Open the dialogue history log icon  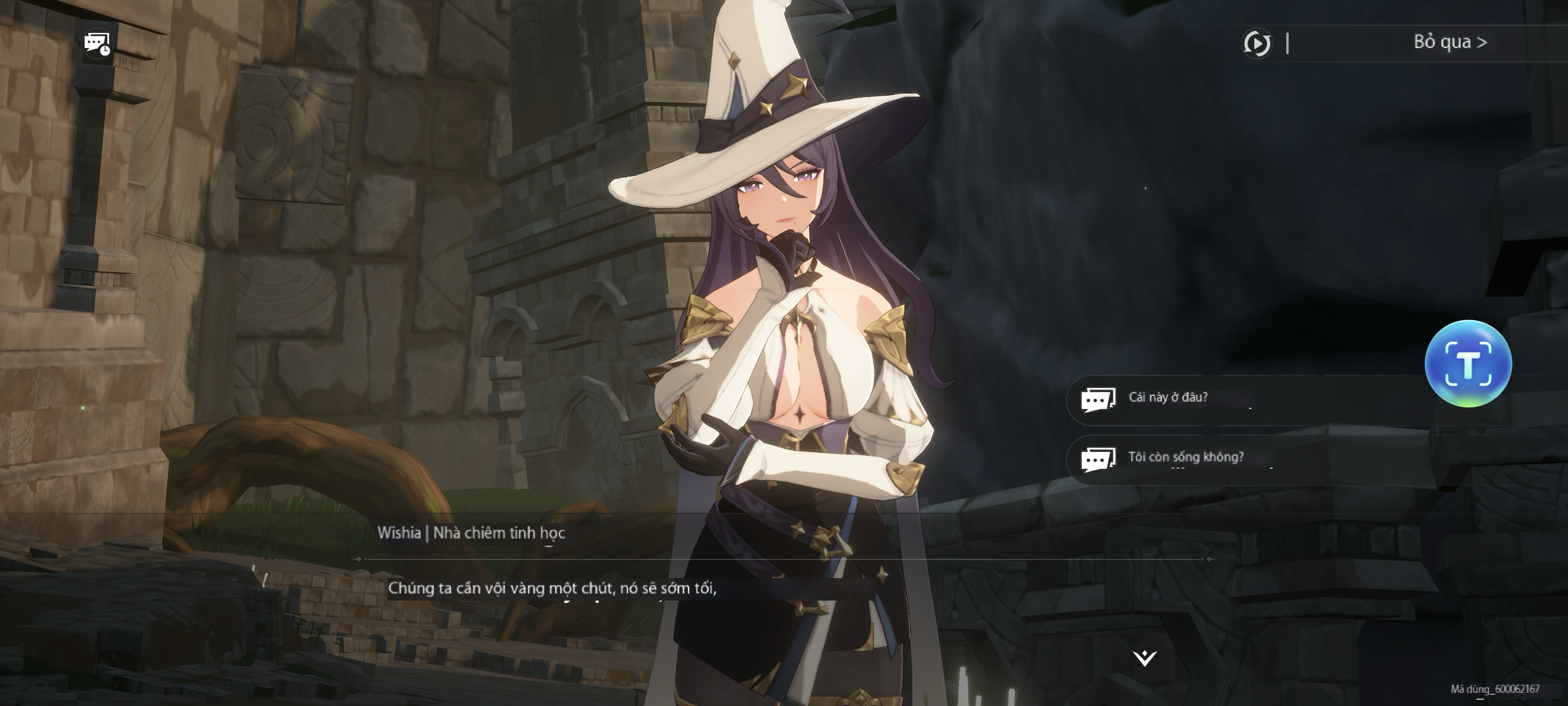click(x=98, y=43)
